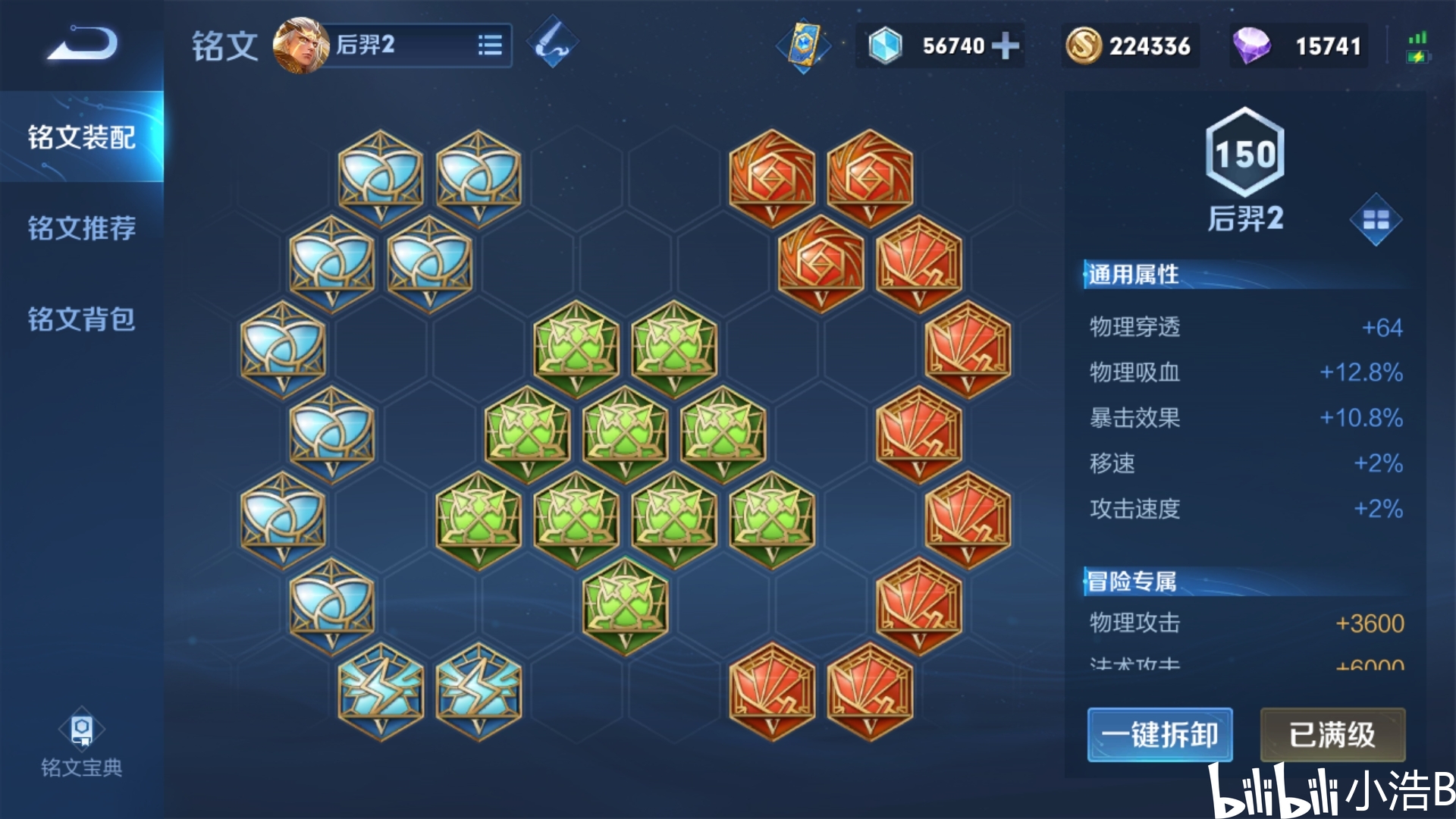Open the 铭文推荐 tab
This screenshot has height=819, width=1456.
tap(82, 228)
